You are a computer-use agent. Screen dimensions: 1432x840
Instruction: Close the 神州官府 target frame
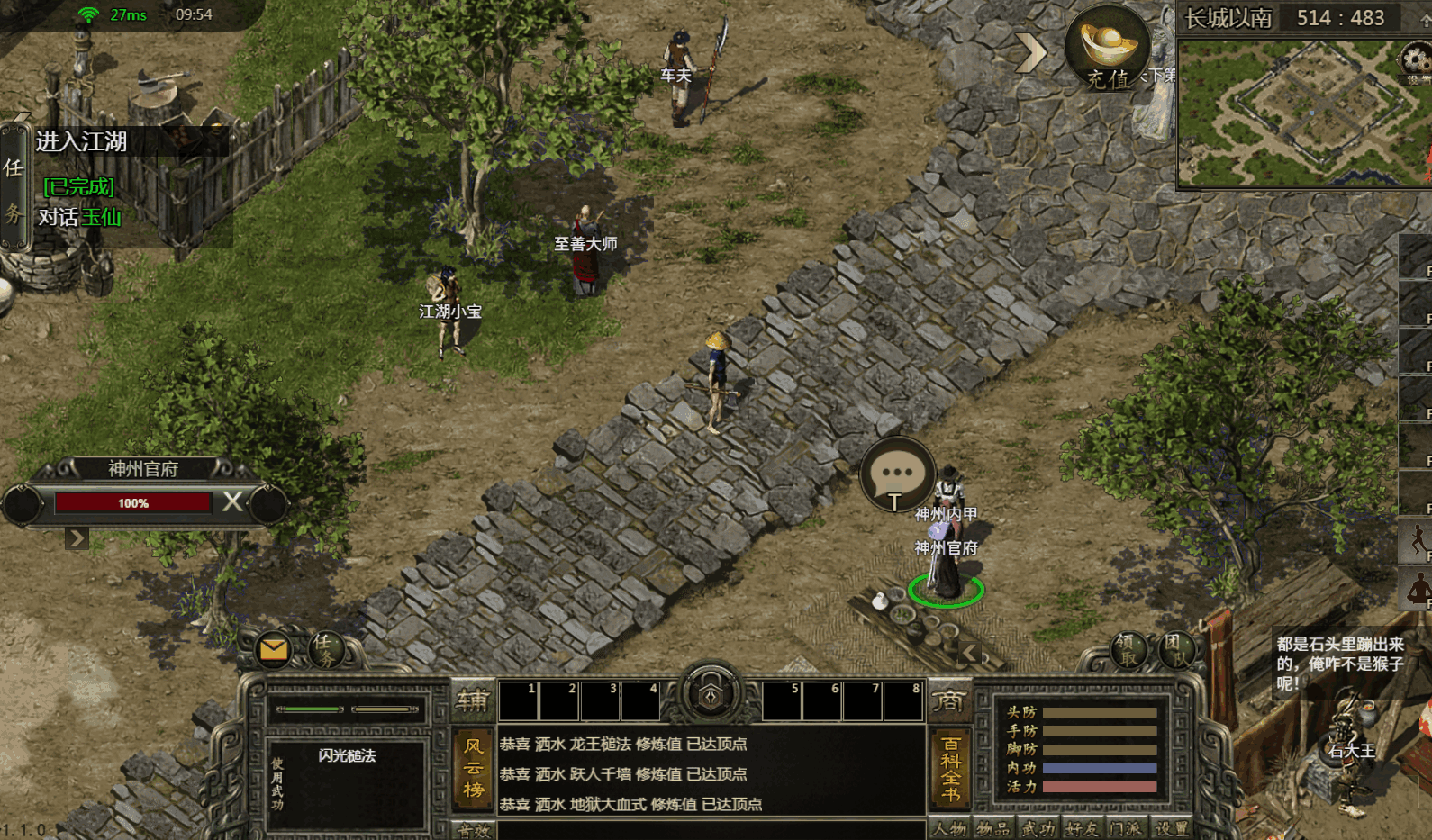[x=232, y=501]
